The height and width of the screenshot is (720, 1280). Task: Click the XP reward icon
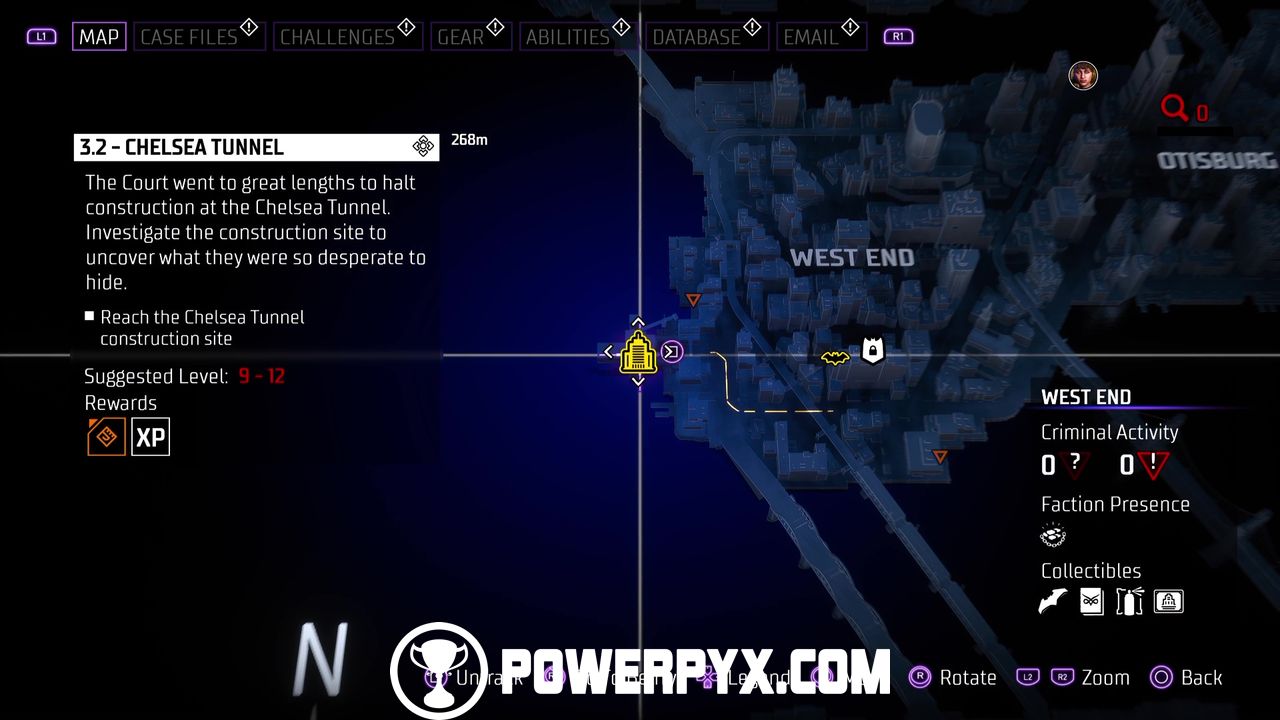coord(151,437)
